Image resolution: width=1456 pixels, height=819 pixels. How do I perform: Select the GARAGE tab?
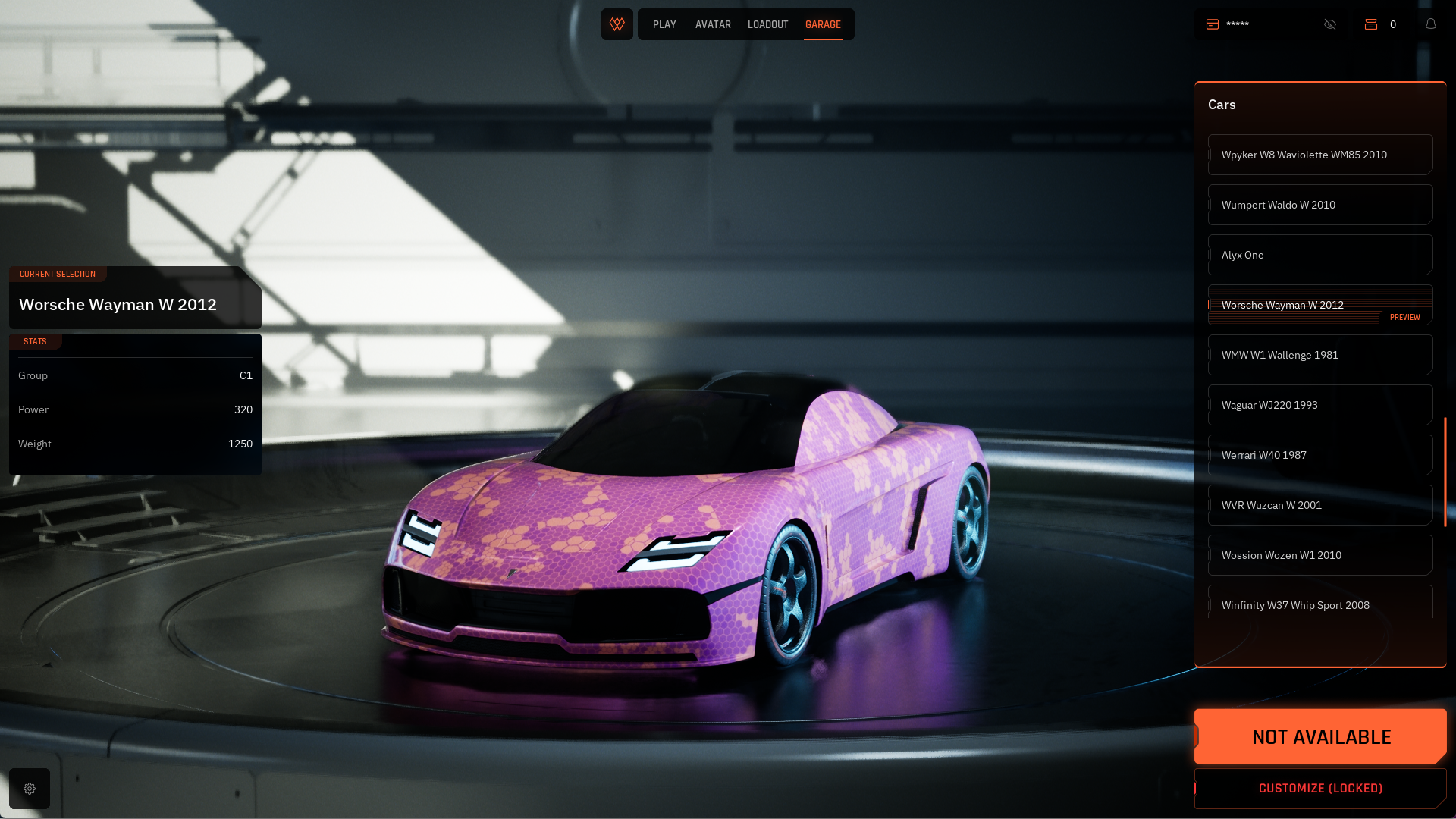coord(823,25)
